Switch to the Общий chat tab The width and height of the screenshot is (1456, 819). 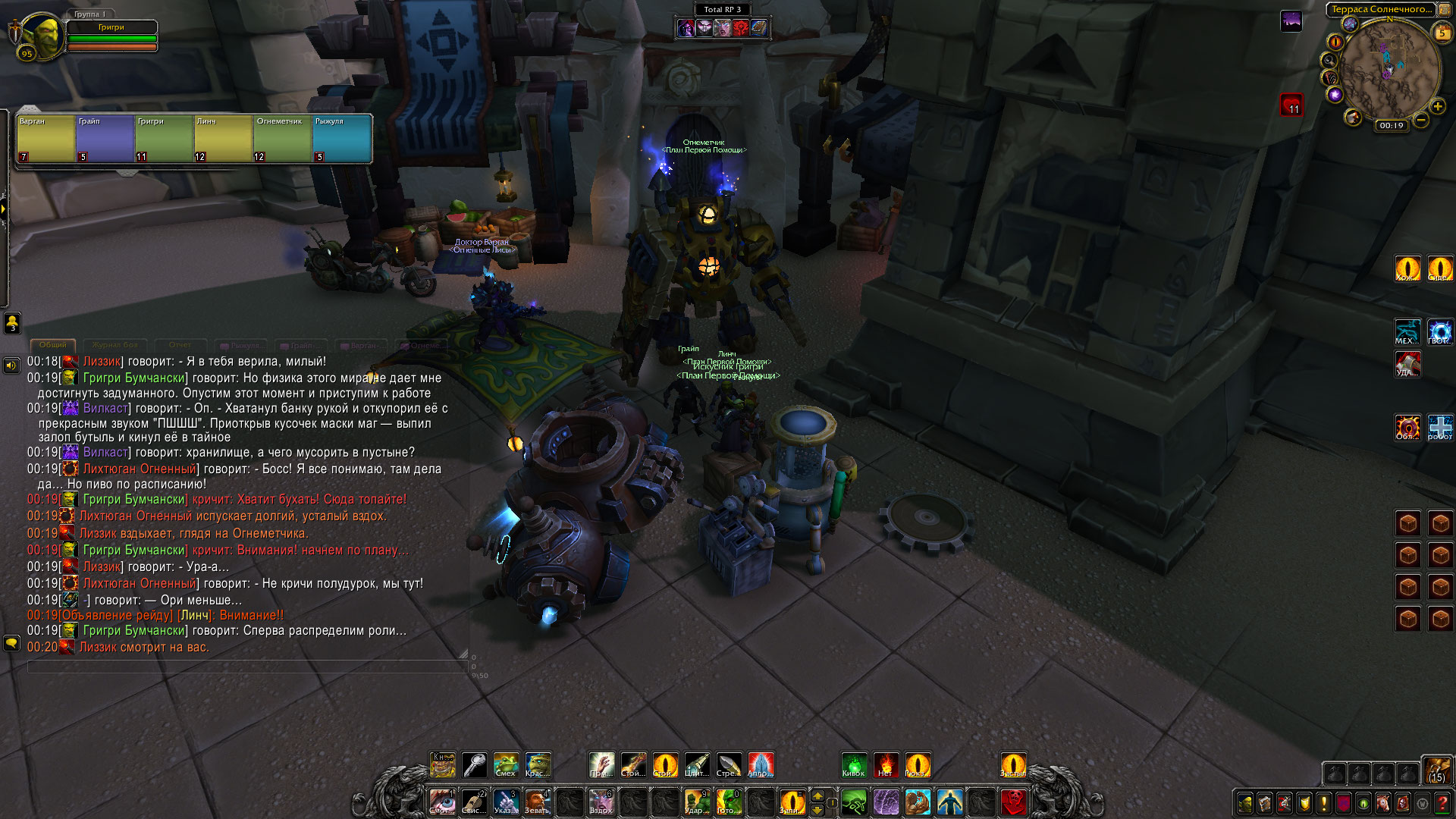click(53, 345)
